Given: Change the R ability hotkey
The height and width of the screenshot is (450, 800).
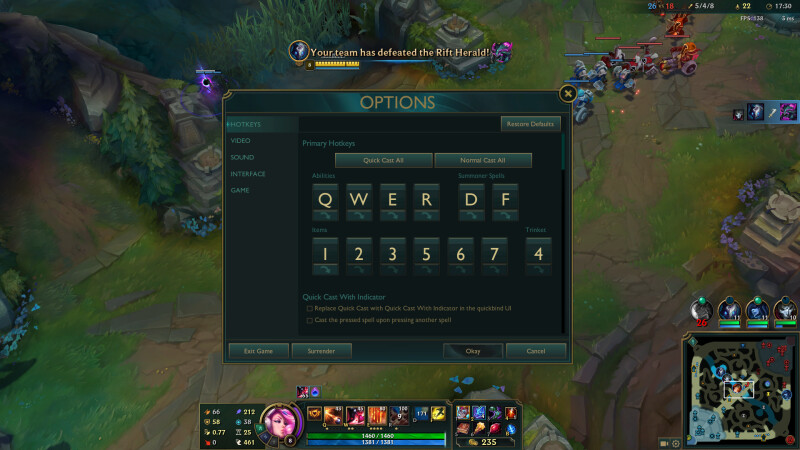Looking at the screenshot, I should (x=426, y=199).
